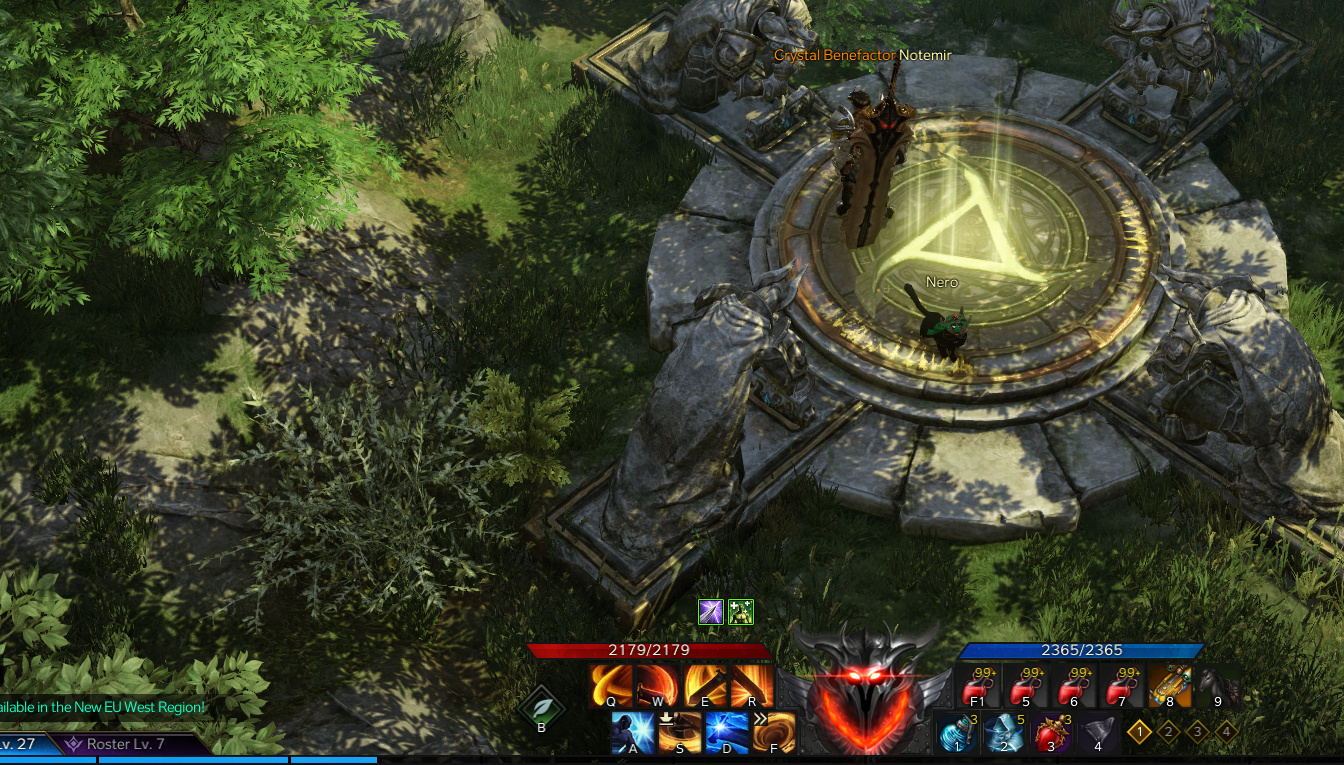The width and height of the screenshot is (1344, 765).
Task: Use the skill in the S slot
Action: click(680, 732)
